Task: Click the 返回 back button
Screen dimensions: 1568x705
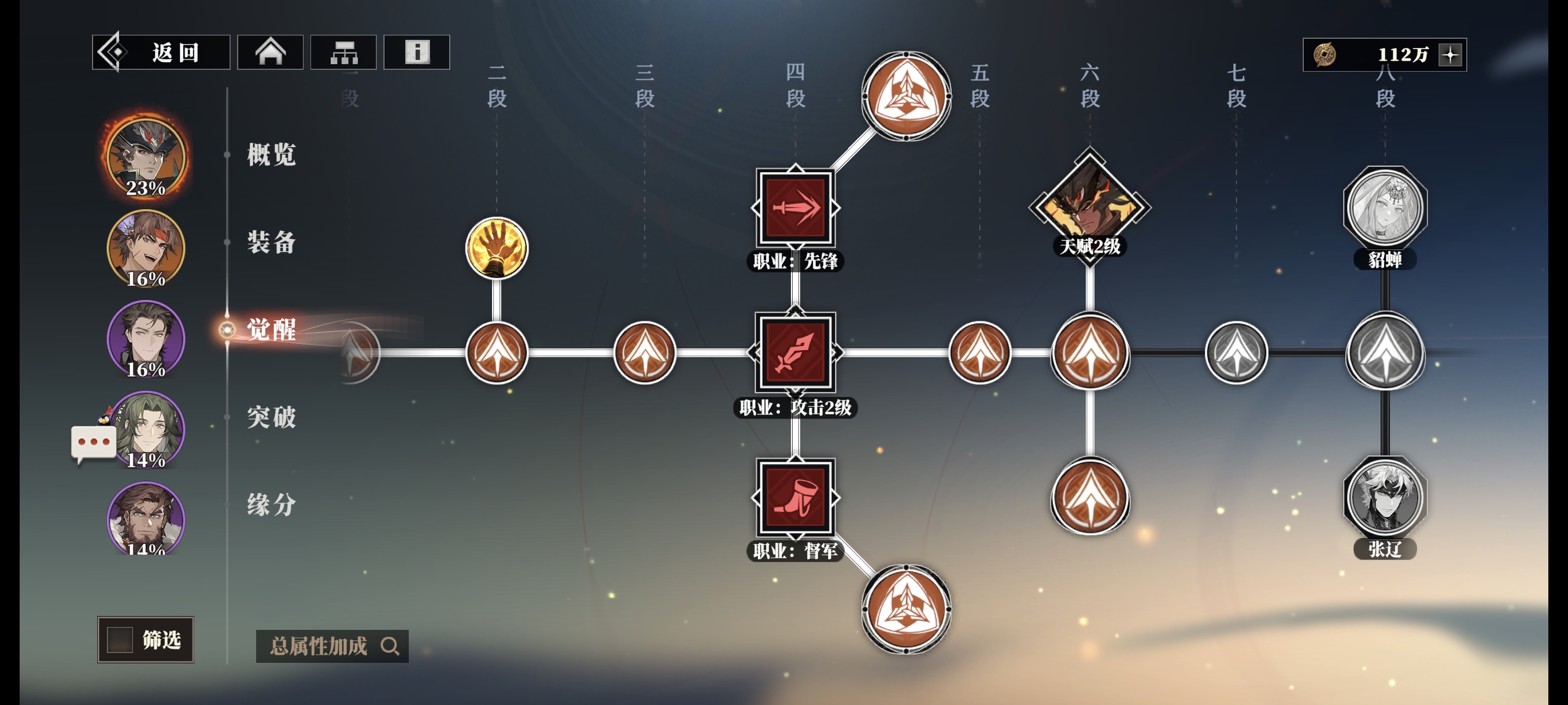Action: coord(161,53)
